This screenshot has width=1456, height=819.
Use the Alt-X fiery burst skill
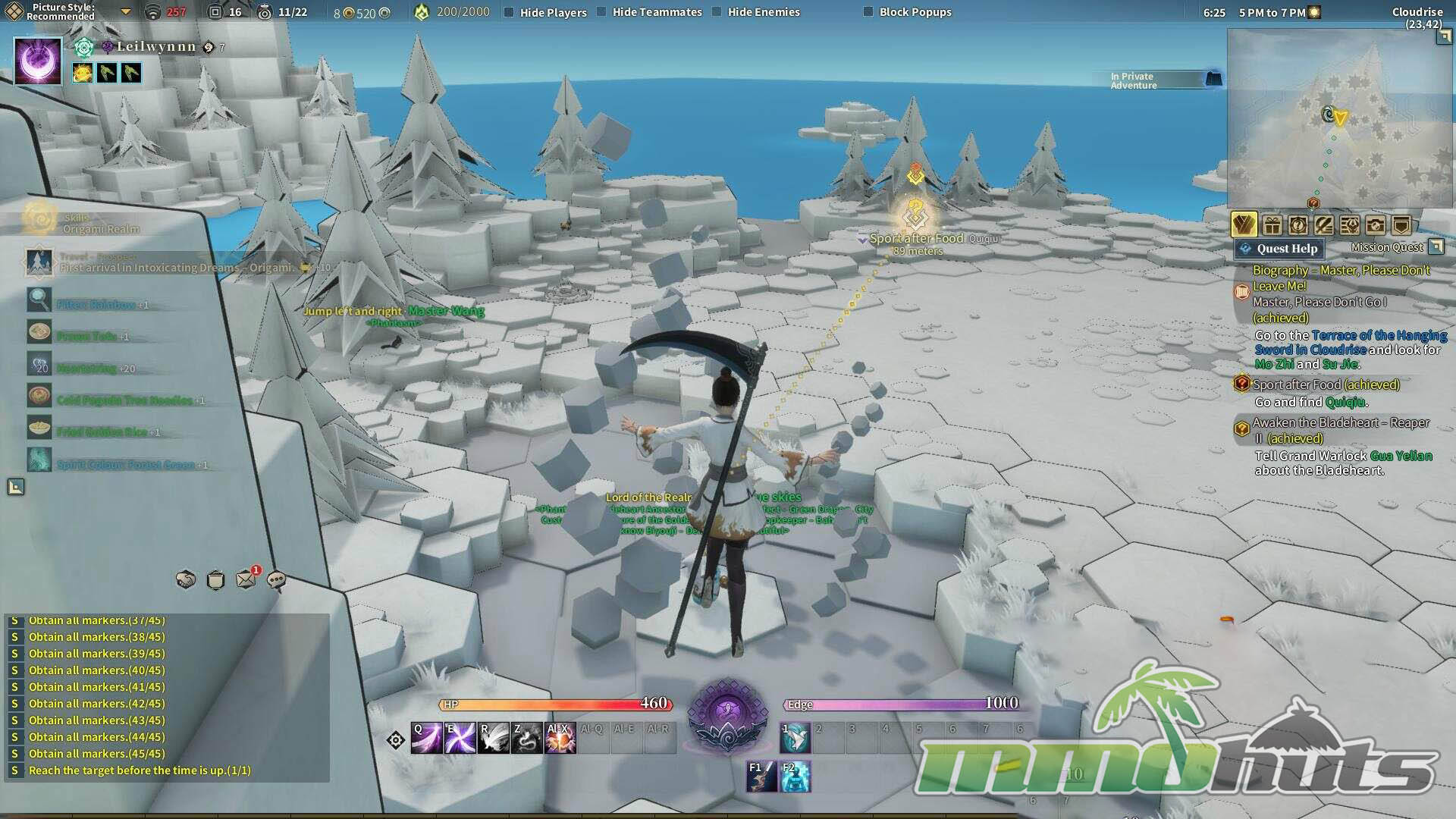pyautogui.click(x=560, y=739)
